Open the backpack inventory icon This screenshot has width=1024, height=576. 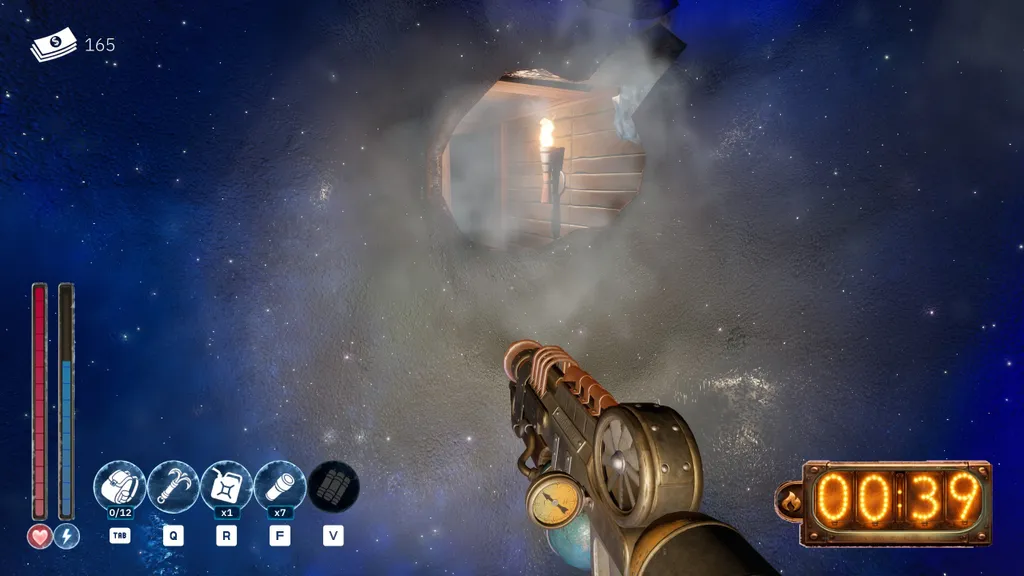click(120, 486)
